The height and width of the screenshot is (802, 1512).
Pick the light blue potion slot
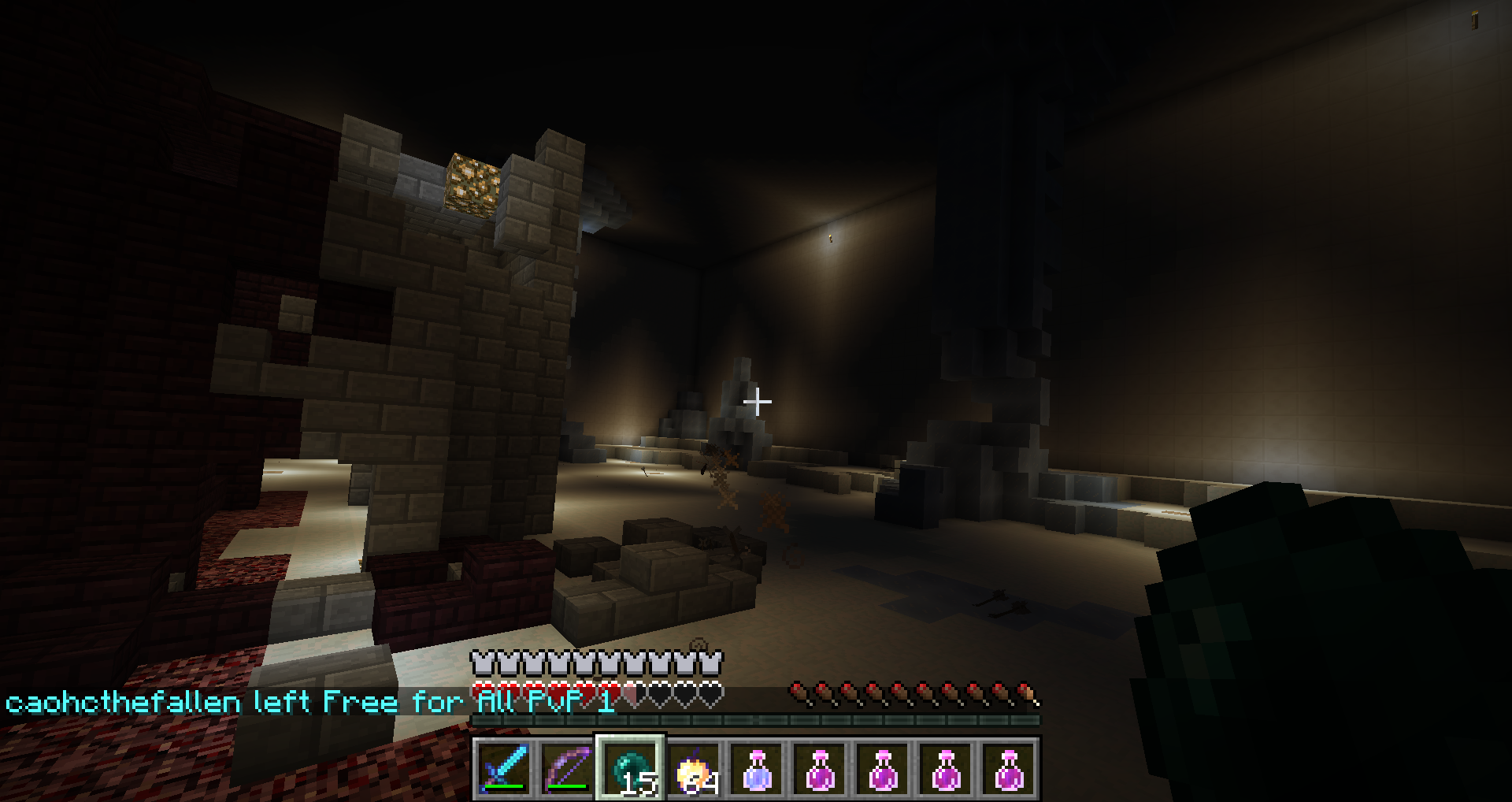tap(757, 768)
